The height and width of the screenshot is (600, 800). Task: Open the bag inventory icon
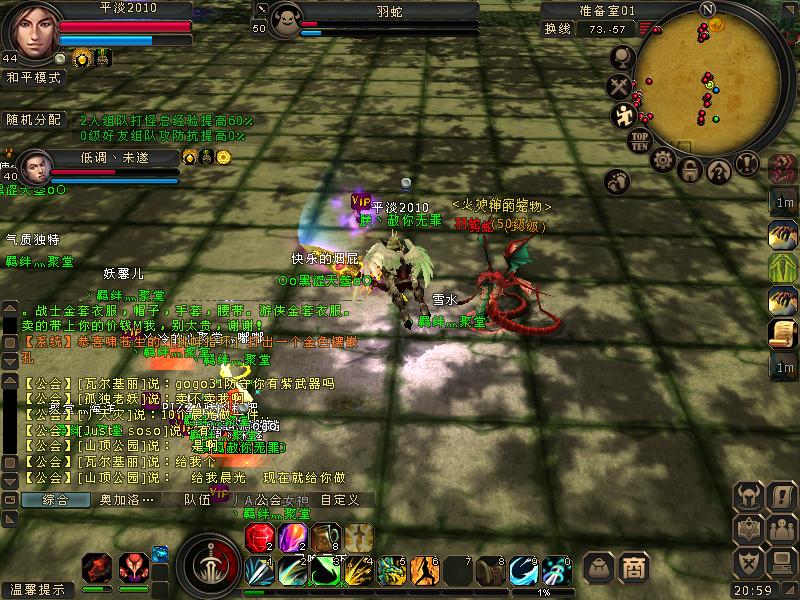click(x=599, y=567)
